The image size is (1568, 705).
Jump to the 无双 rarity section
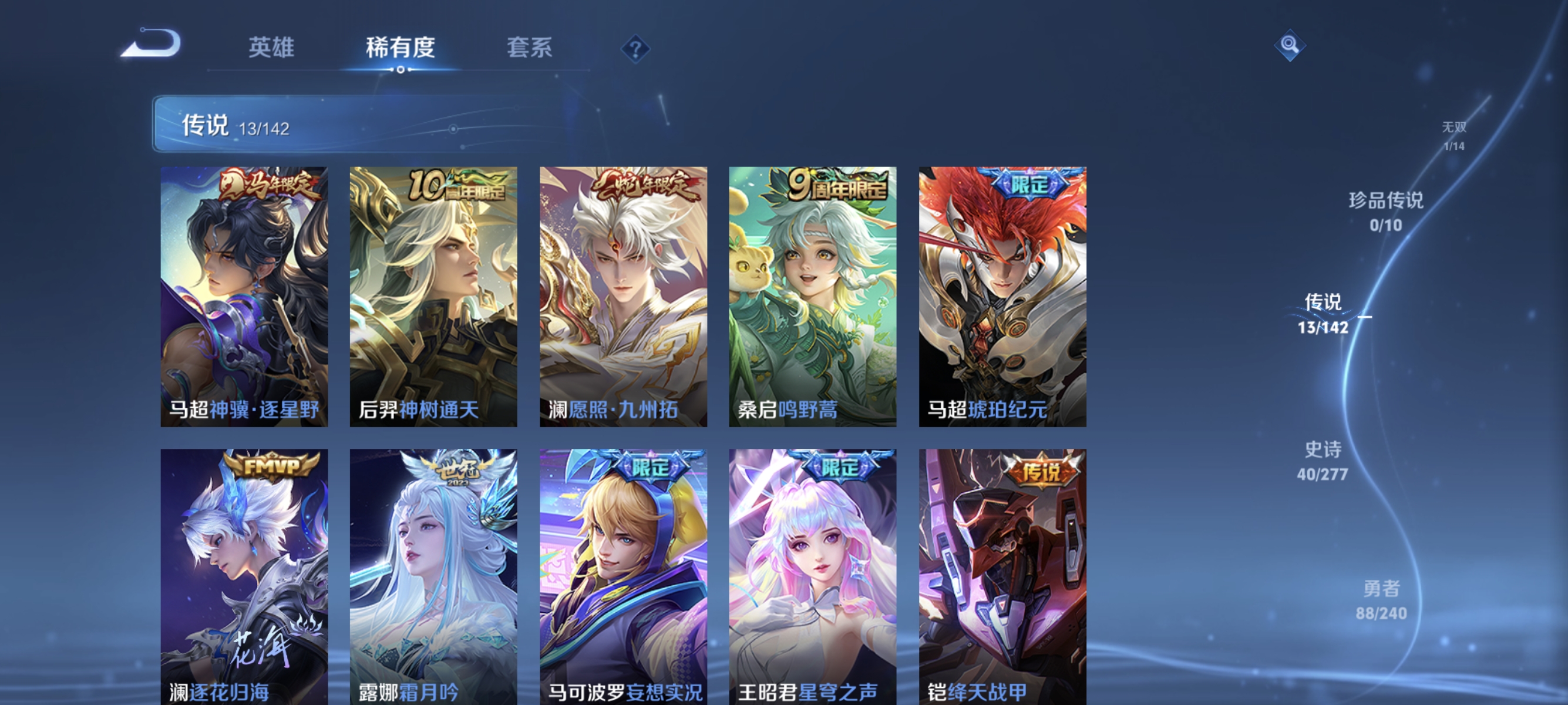tap(1455, 135)
